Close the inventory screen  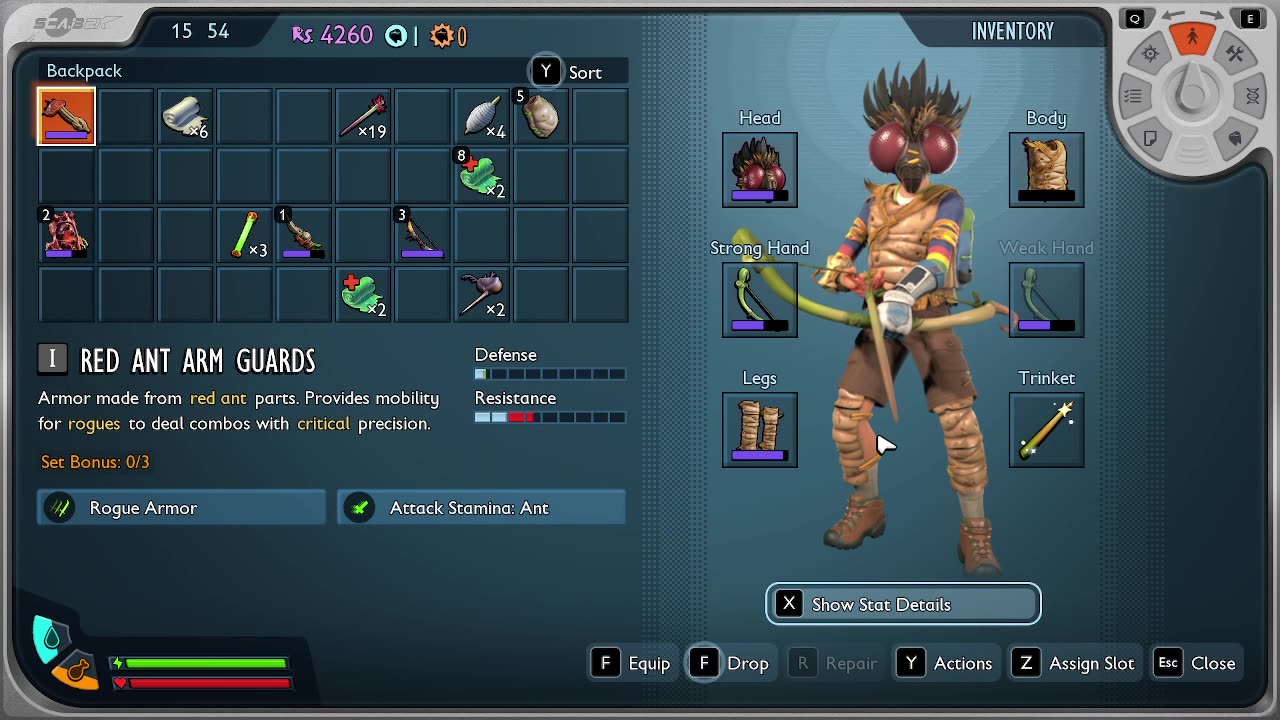(1197, 663)
